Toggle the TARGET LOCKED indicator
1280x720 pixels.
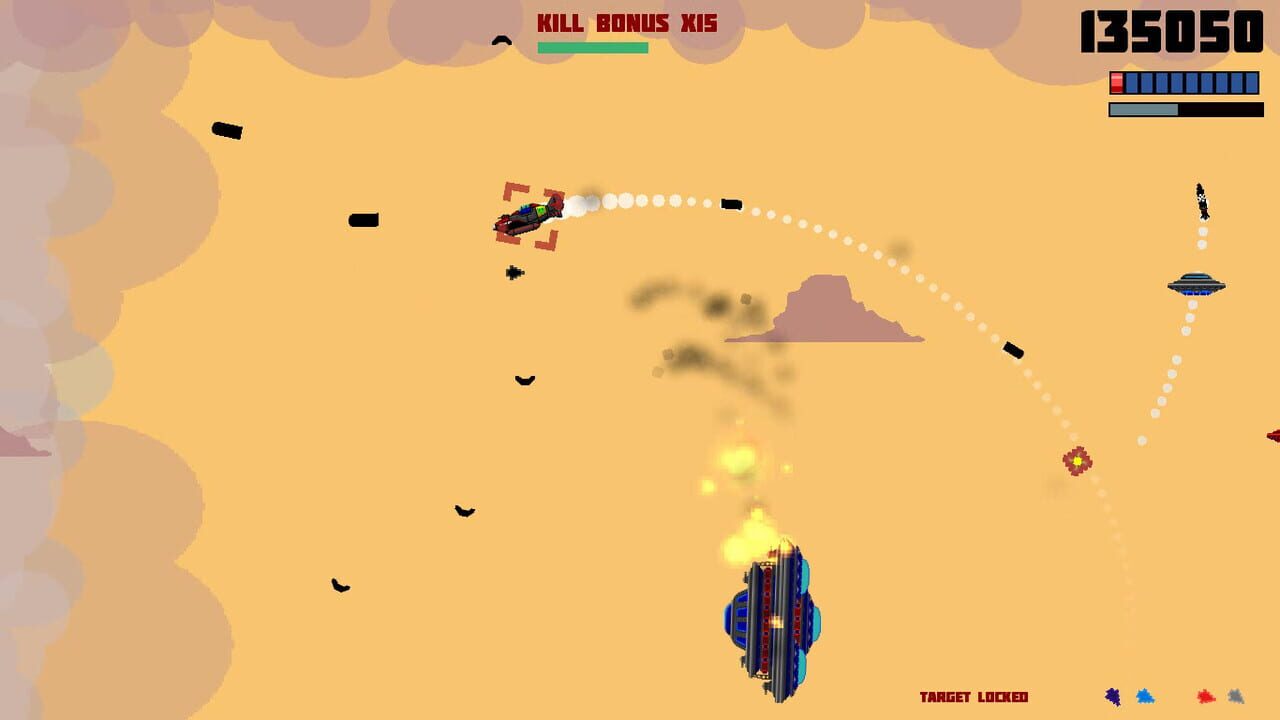point(974,698)
